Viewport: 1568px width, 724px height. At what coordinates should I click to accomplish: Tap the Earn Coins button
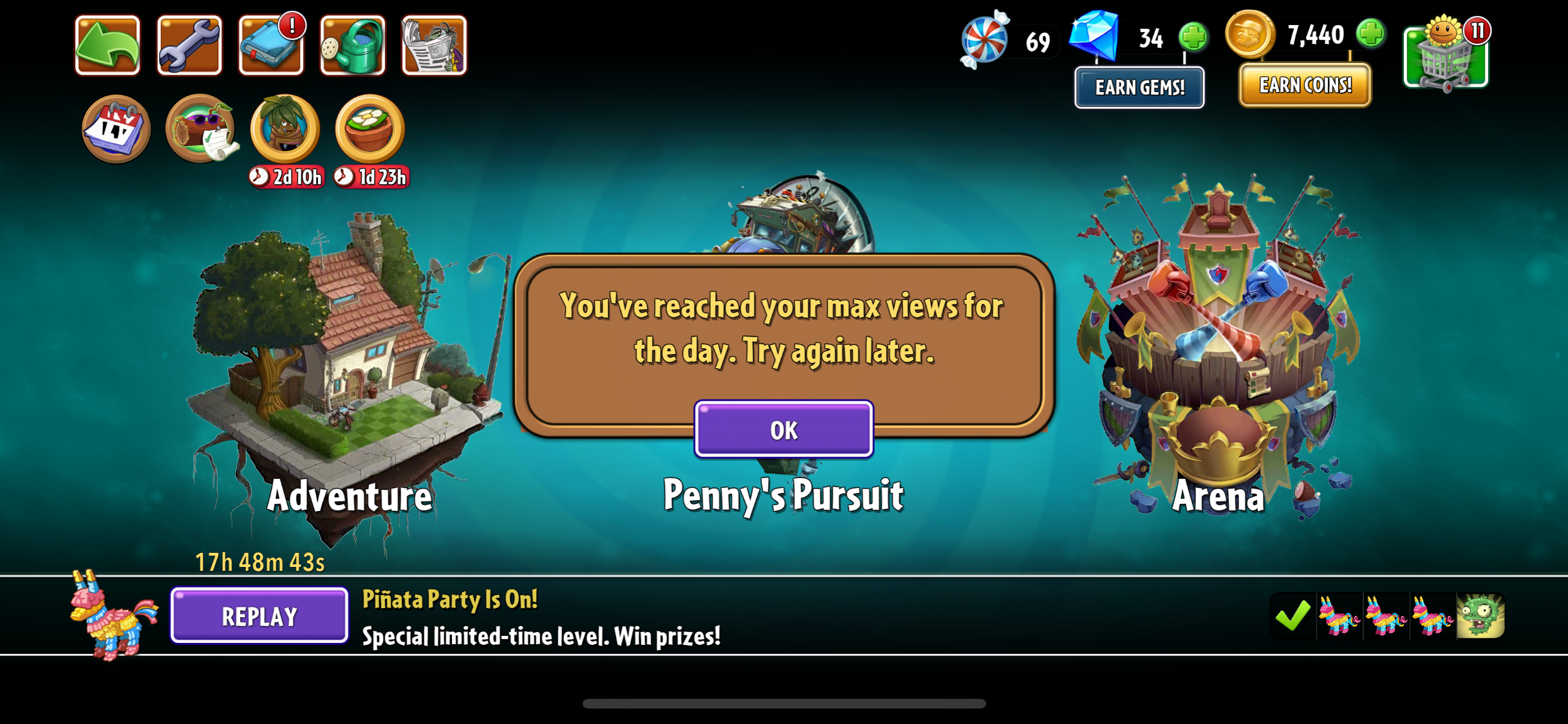click(1305, 85)
